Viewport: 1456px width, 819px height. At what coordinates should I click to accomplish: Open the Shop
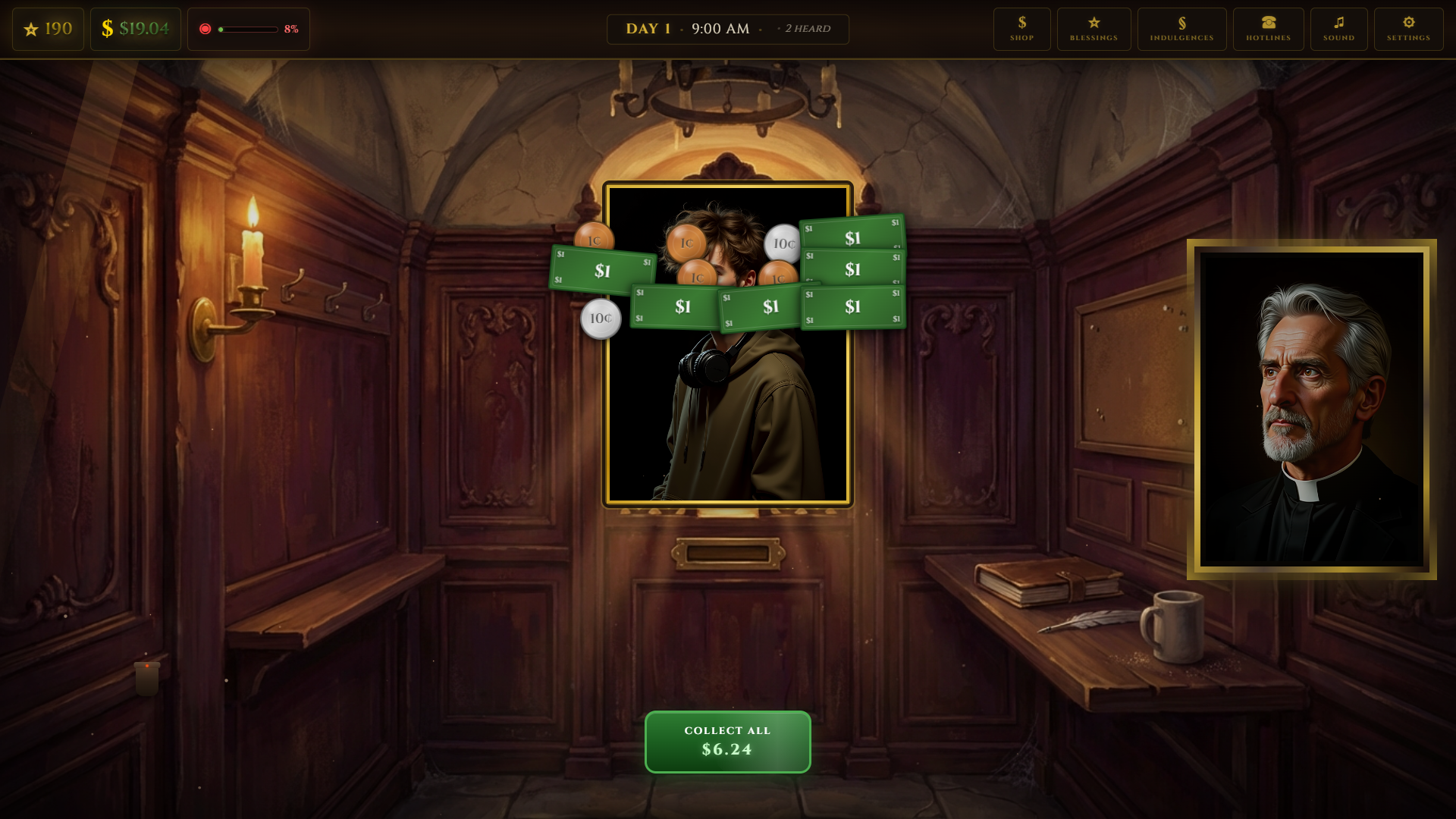click(1021, 29)
